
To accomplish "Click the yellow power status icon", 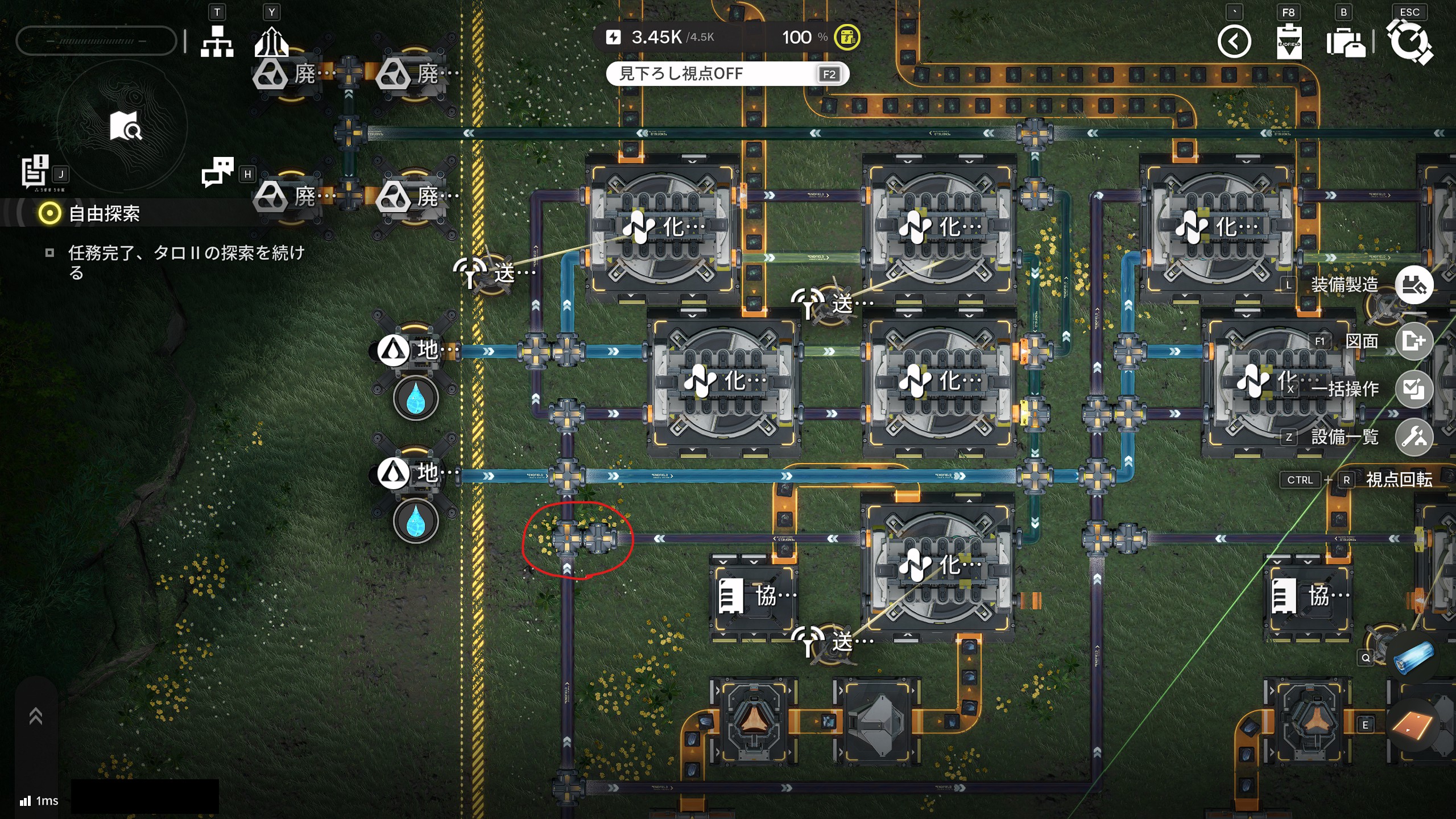I will (x=847, y=38).
